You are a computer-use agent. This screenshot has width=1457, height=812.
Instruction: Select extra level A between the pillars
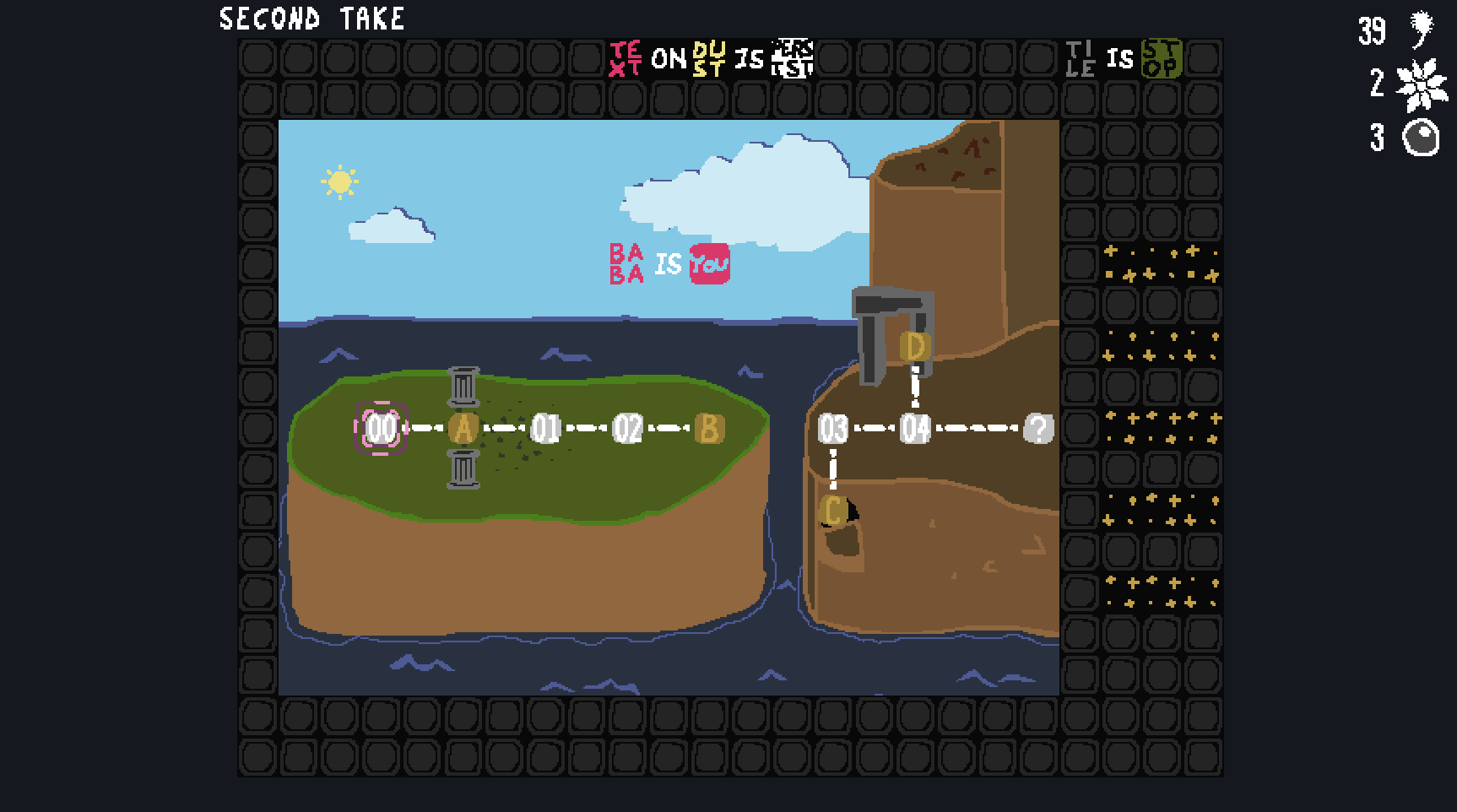(x=463, y=428)
